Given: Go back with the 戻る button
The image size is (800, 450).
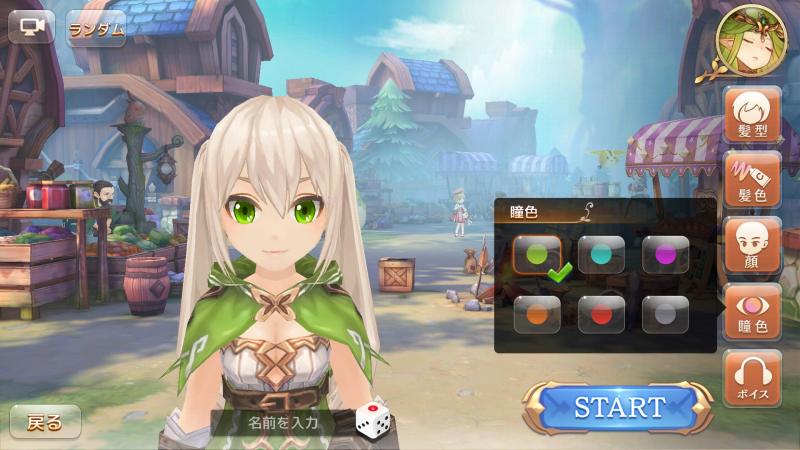Looking at the screenshot, I should pyautogui.click(x=45, y=422).
